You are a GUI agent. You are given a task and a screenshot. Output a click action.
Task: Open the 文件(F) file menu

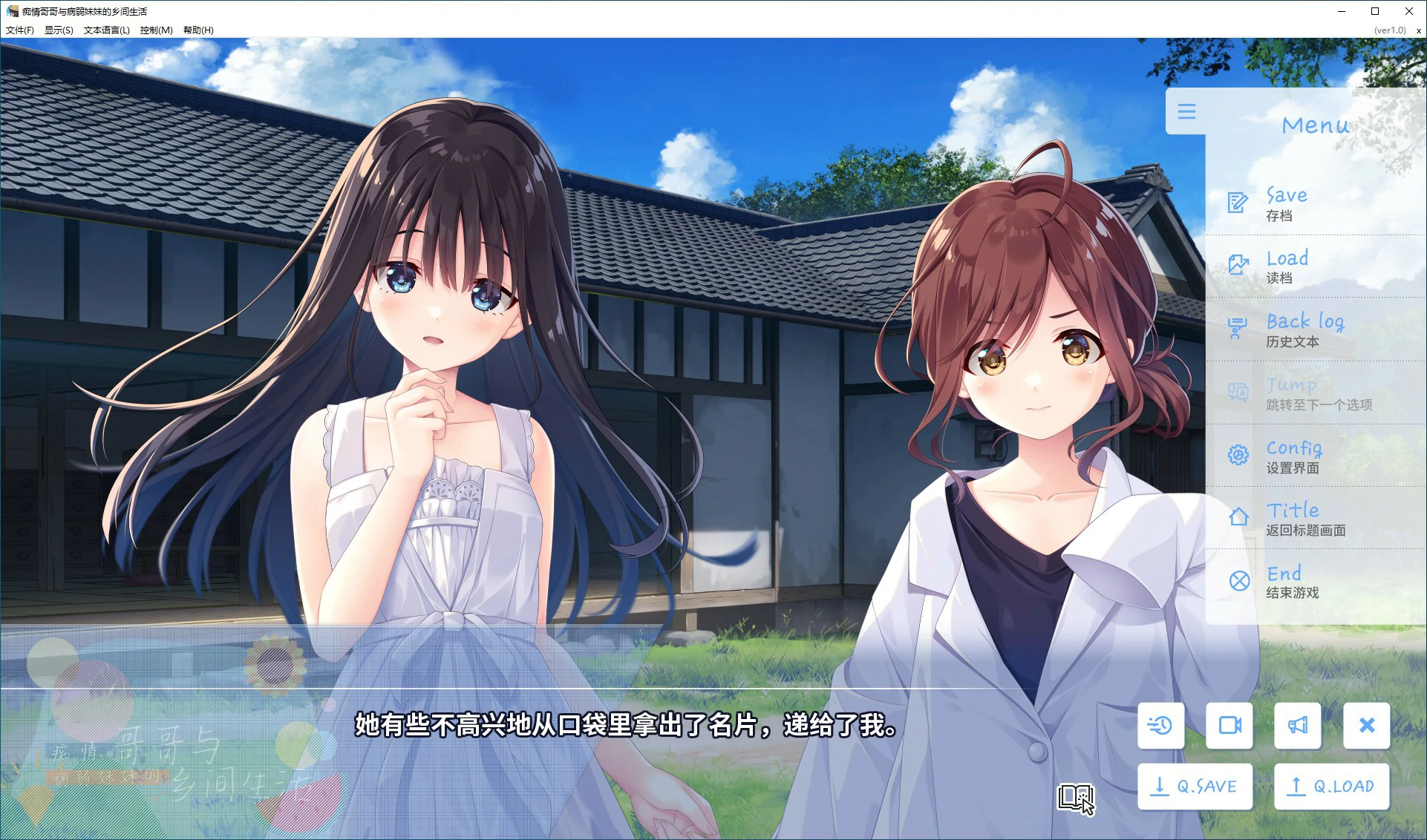19,30
